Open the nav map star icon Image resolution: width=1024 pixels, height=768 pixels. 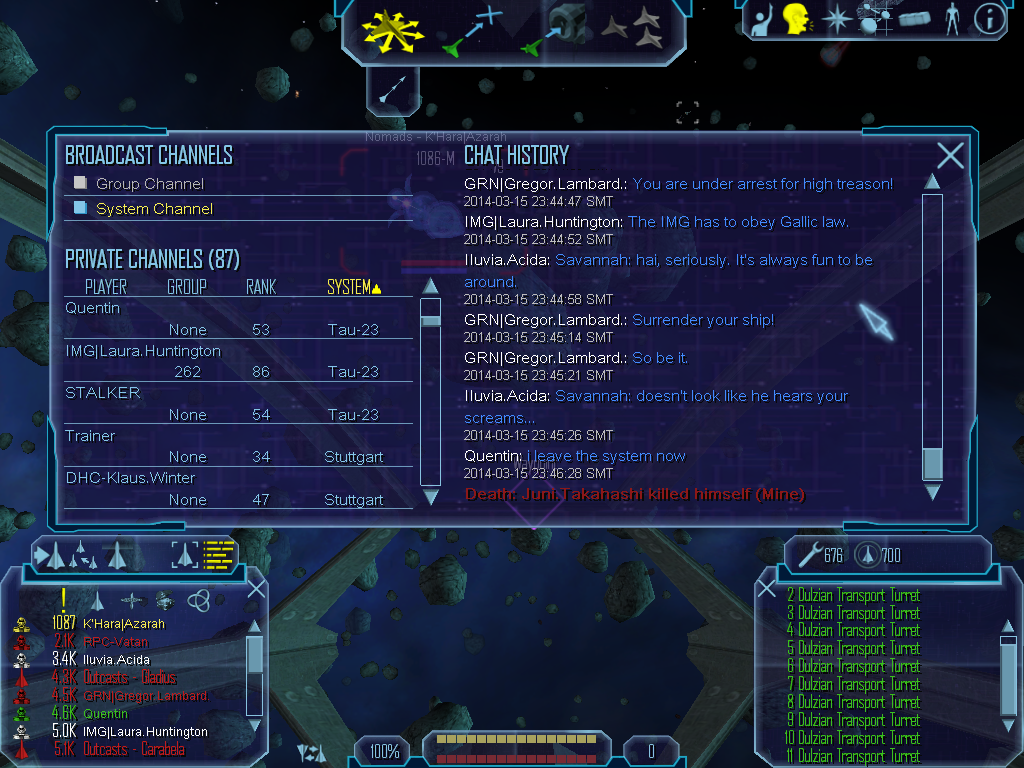point(836,19)
